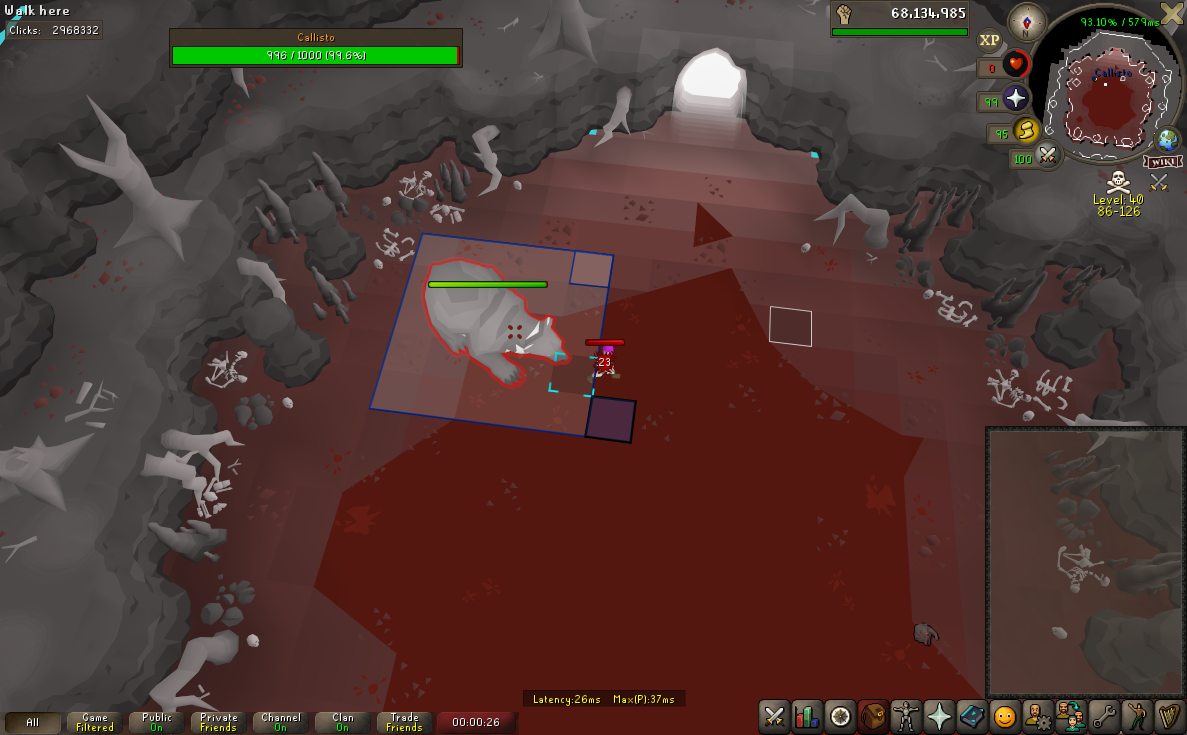Image resolution: width=1187 pixels, height=735 pixels.
Task: Toggle the Public chat filter
Action: [157, 722]
